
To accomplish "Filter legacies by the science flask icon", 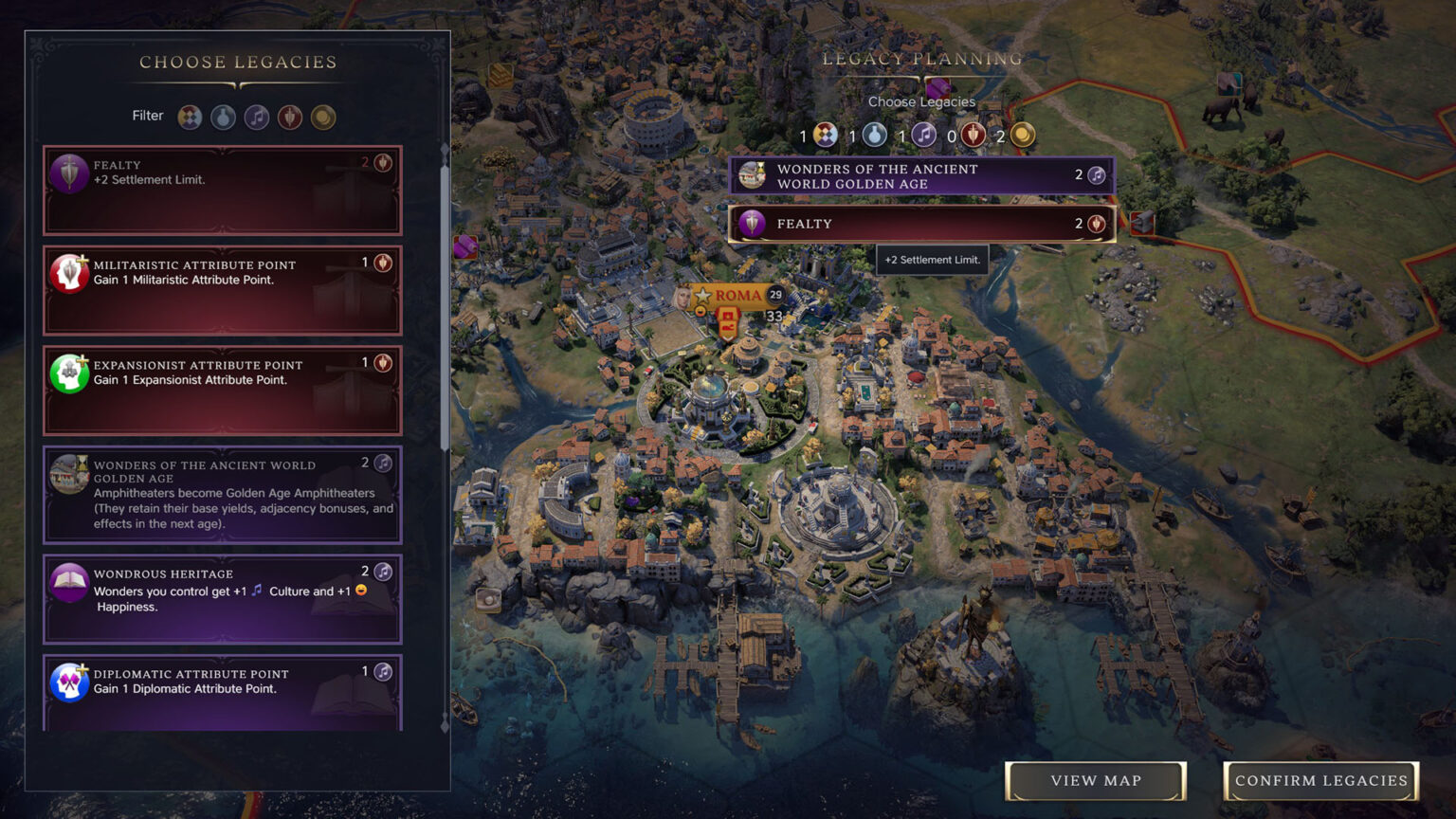I will point(223,117).
